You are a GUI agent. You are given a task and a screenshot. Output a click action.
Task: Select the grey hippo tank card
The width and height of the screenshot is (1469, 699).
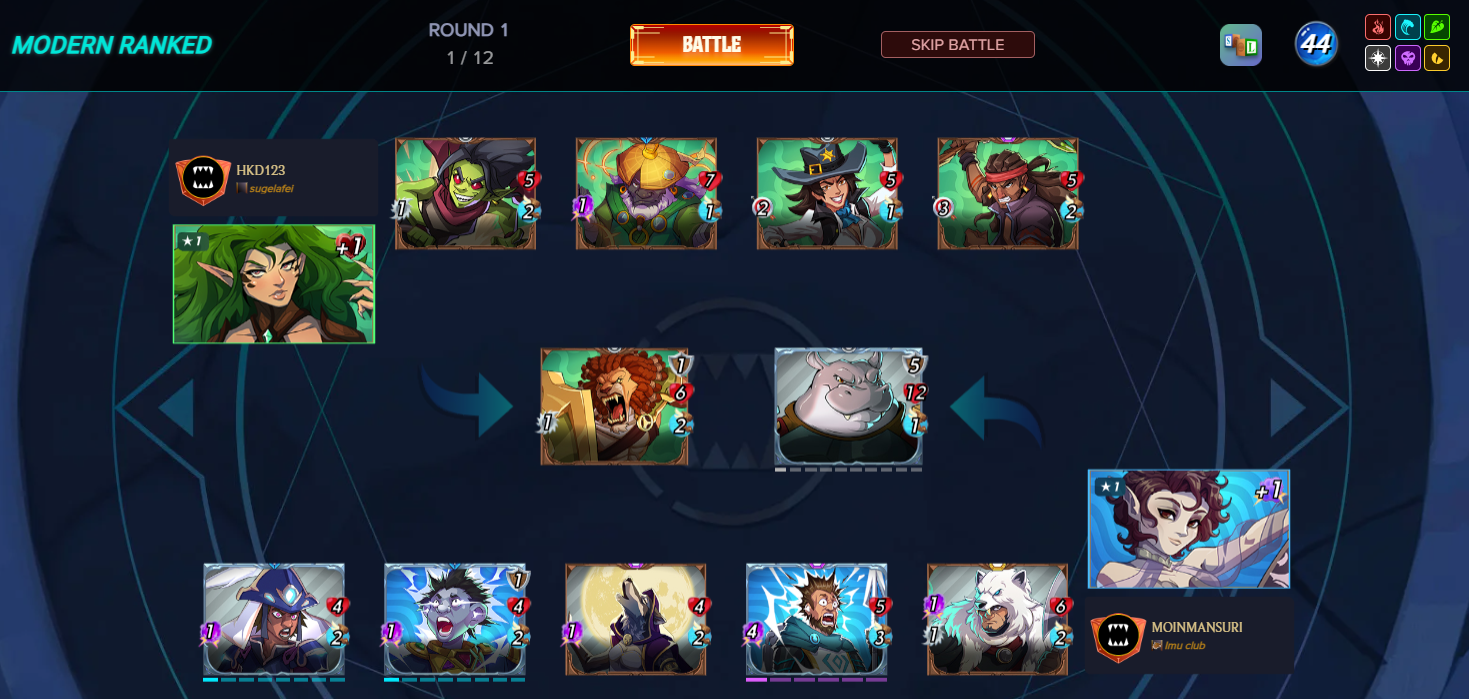848,406
